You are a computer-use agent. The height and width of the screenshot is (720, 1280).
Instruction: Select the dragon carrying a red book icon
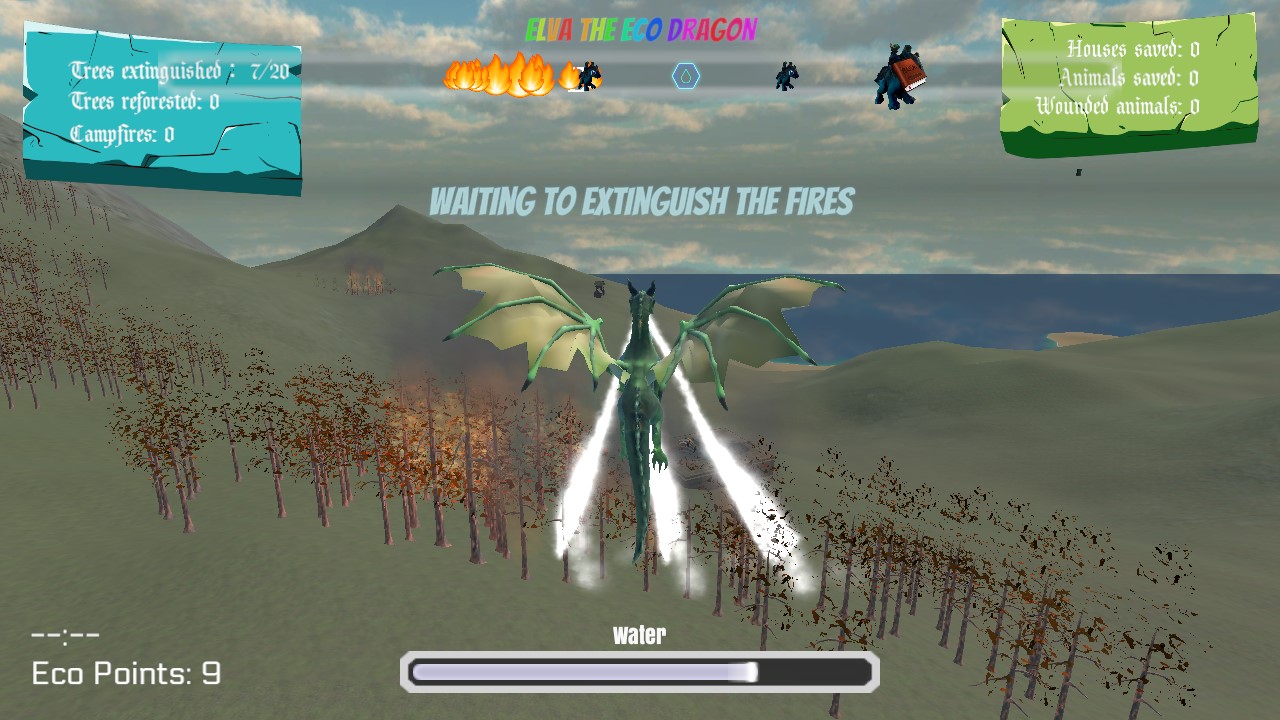[899, 75]
